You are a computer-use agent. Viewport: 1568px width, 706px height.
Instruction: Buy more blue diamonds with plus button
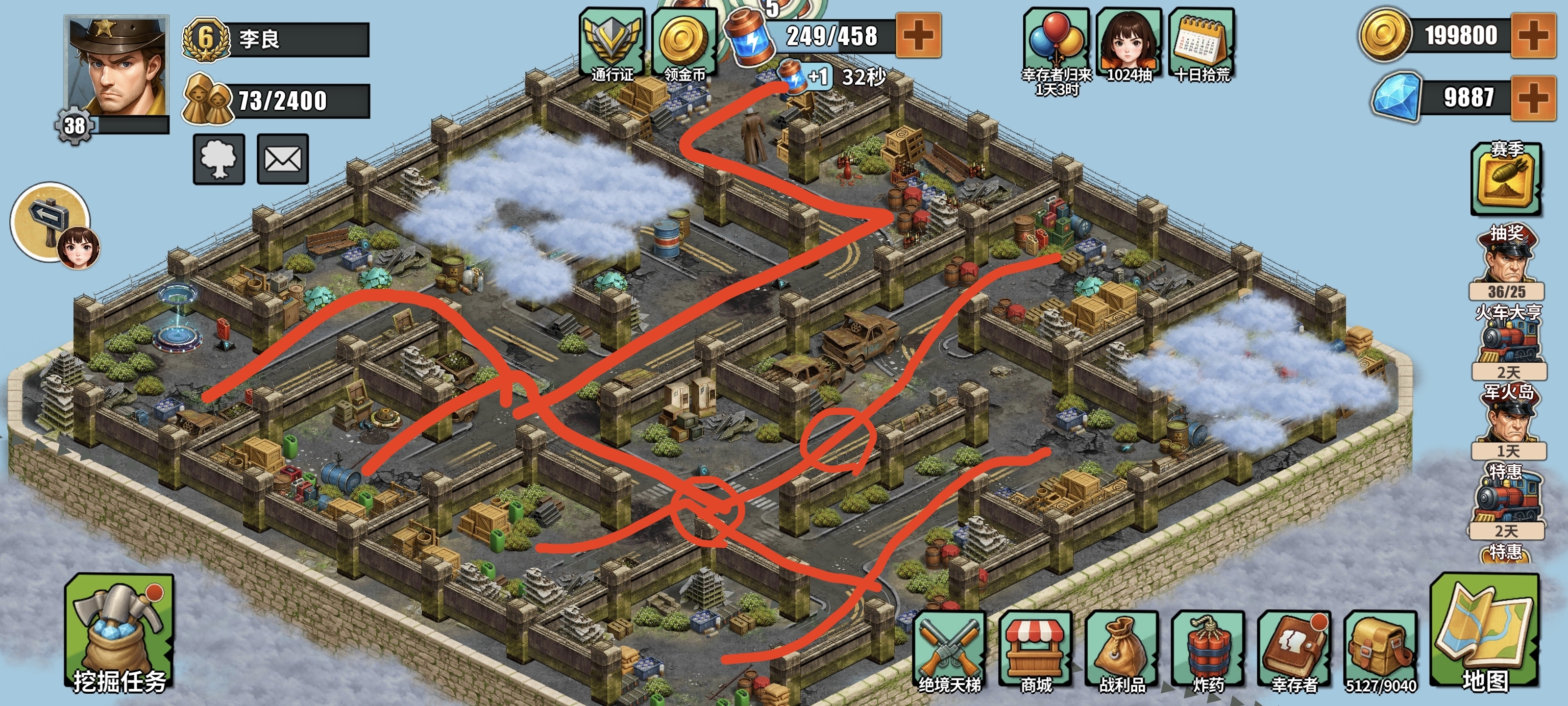pyautogui.click(x=1533, y=98)
